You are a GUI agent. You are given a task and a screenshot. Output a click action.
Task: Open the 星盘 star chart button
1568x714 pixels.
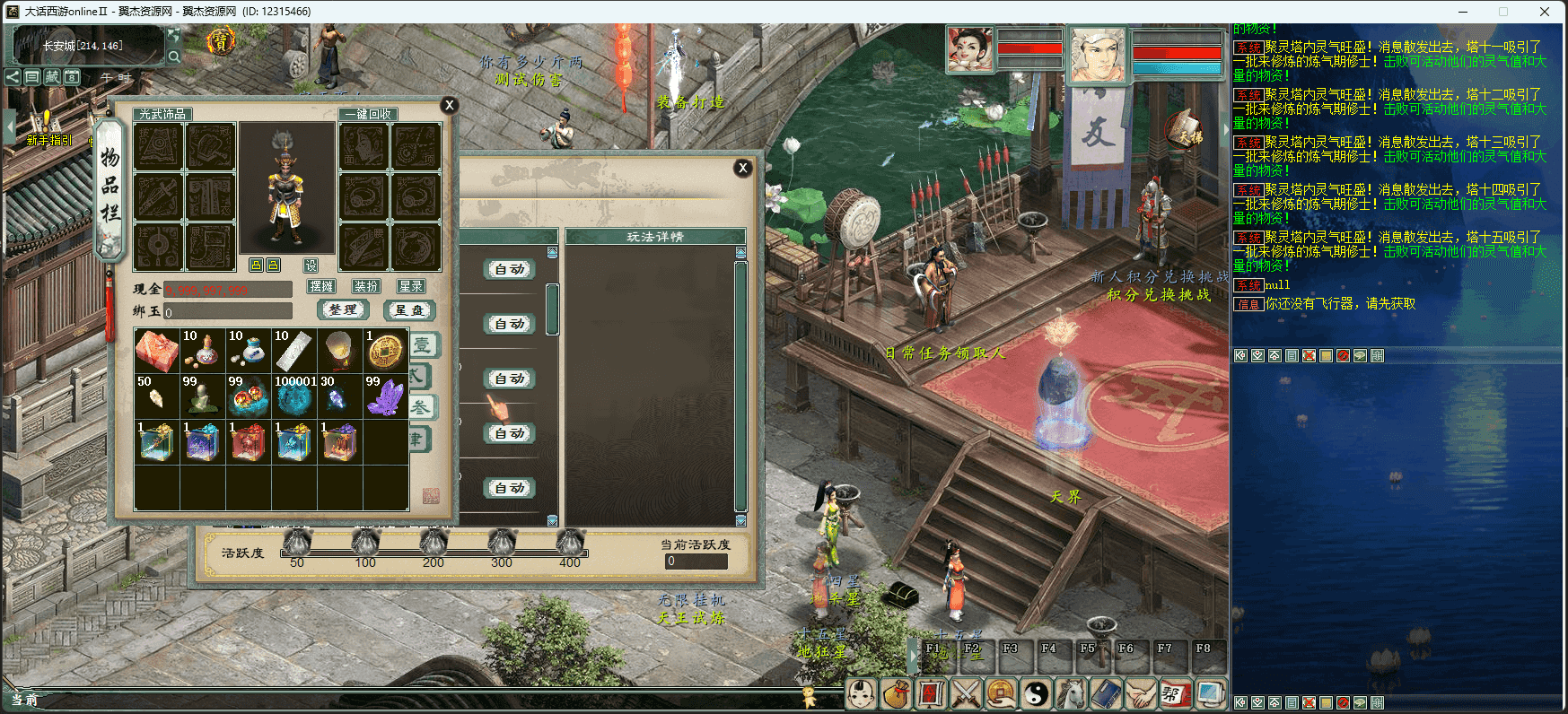click(x=409, y=309)
